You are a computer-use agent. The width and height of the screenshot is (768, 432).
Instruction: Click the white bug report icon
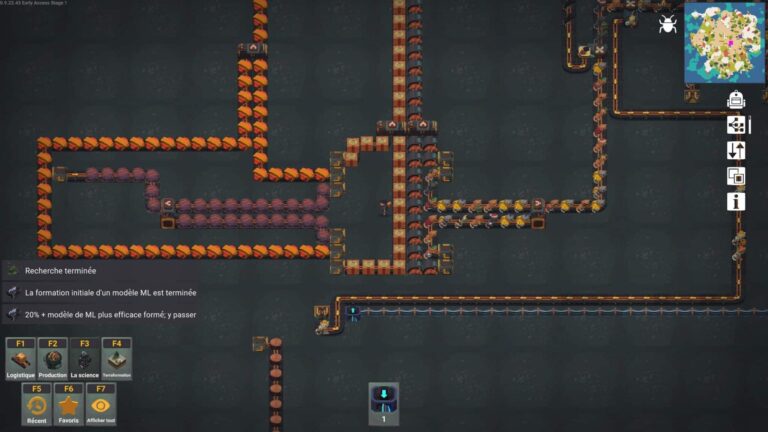tap(667, 24)
